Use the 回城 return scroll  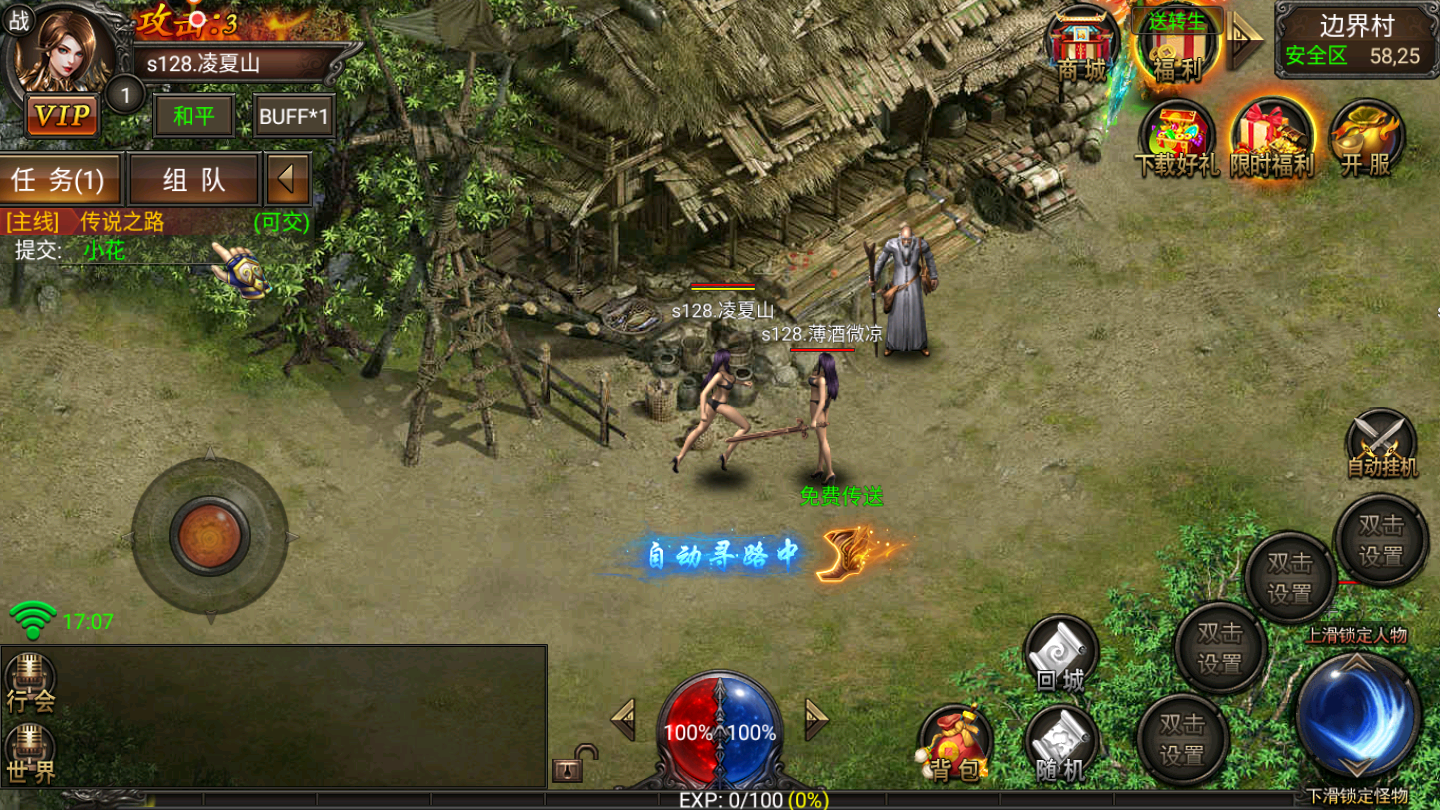[x=1060, y=655]
